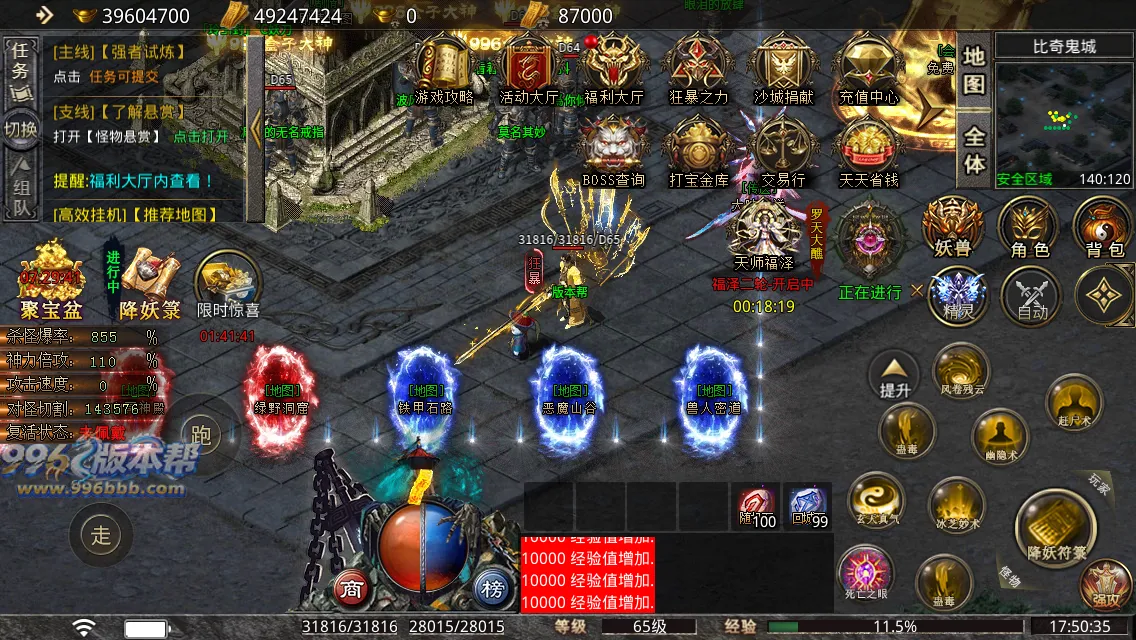Image resolution: width=1136 pixels, height=640 pixels.
Task: Open the 福利大厅 welfare hall
Action: tap(614, 68)
